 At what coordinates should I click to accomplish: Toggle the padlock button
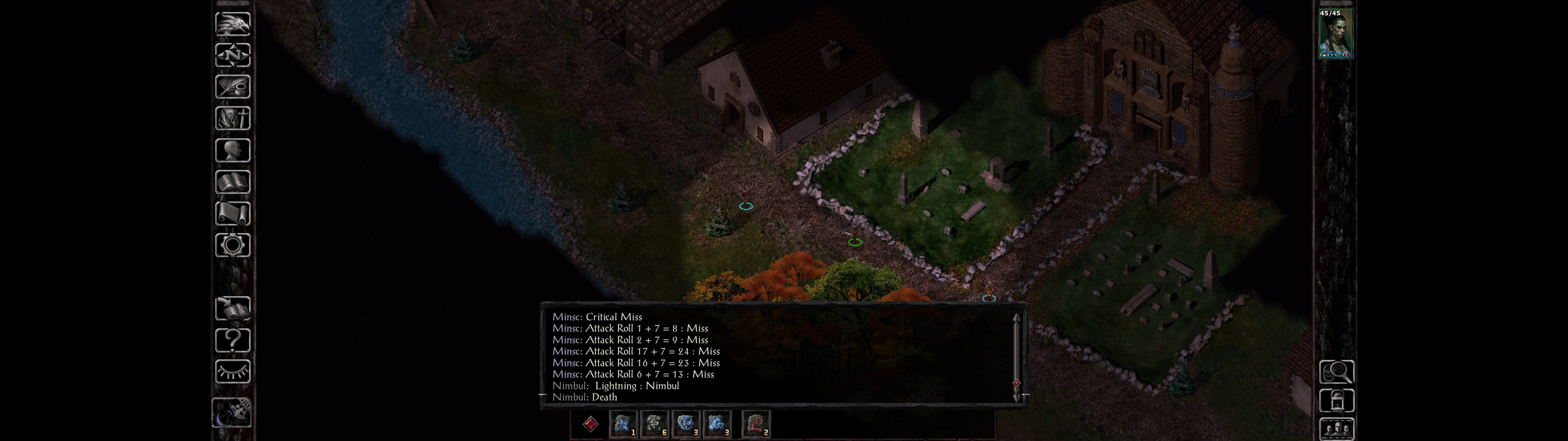1336,401
